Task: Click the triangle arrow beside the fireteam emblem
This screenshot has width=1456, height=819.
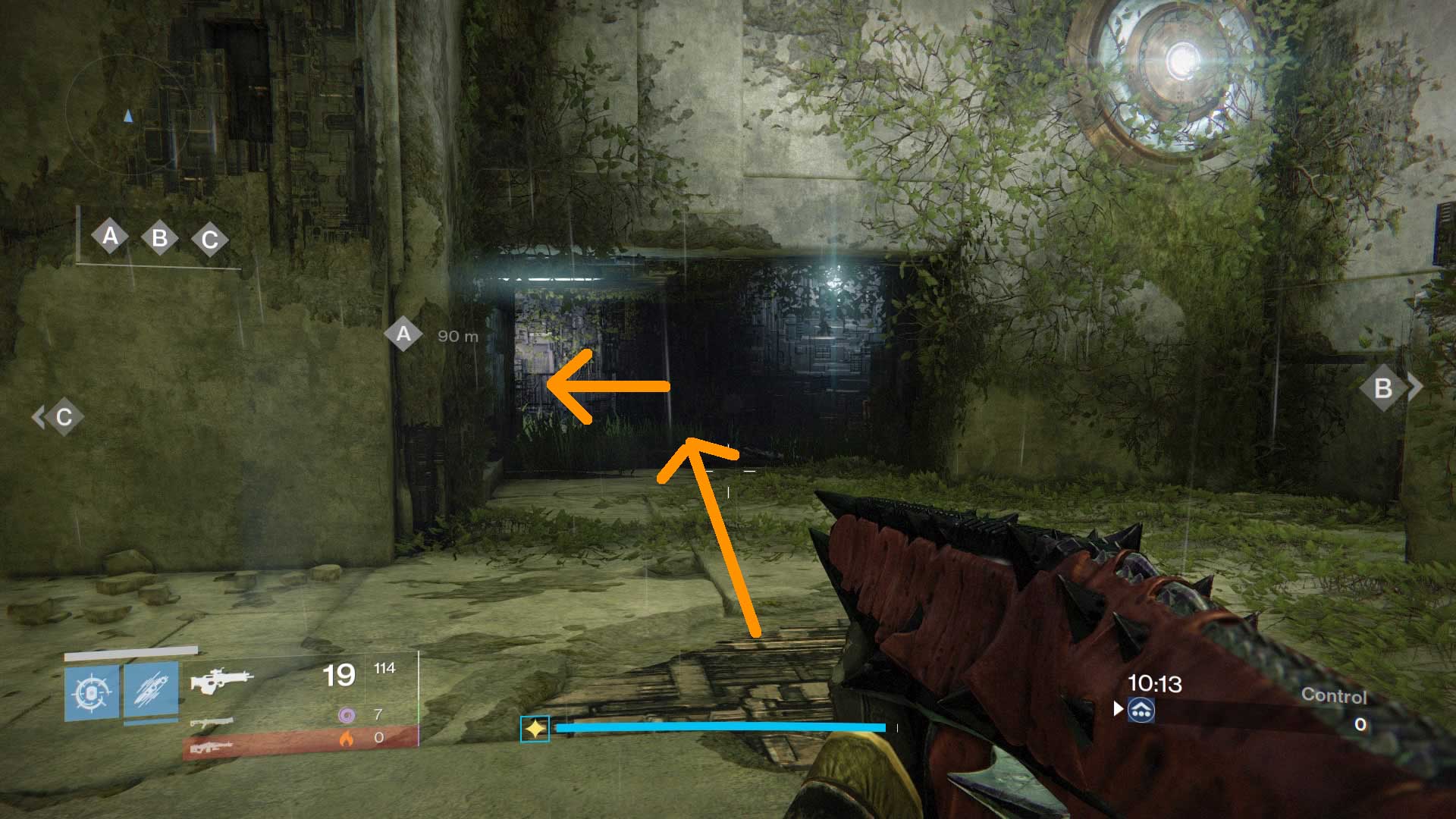Action: point(1118,708)
